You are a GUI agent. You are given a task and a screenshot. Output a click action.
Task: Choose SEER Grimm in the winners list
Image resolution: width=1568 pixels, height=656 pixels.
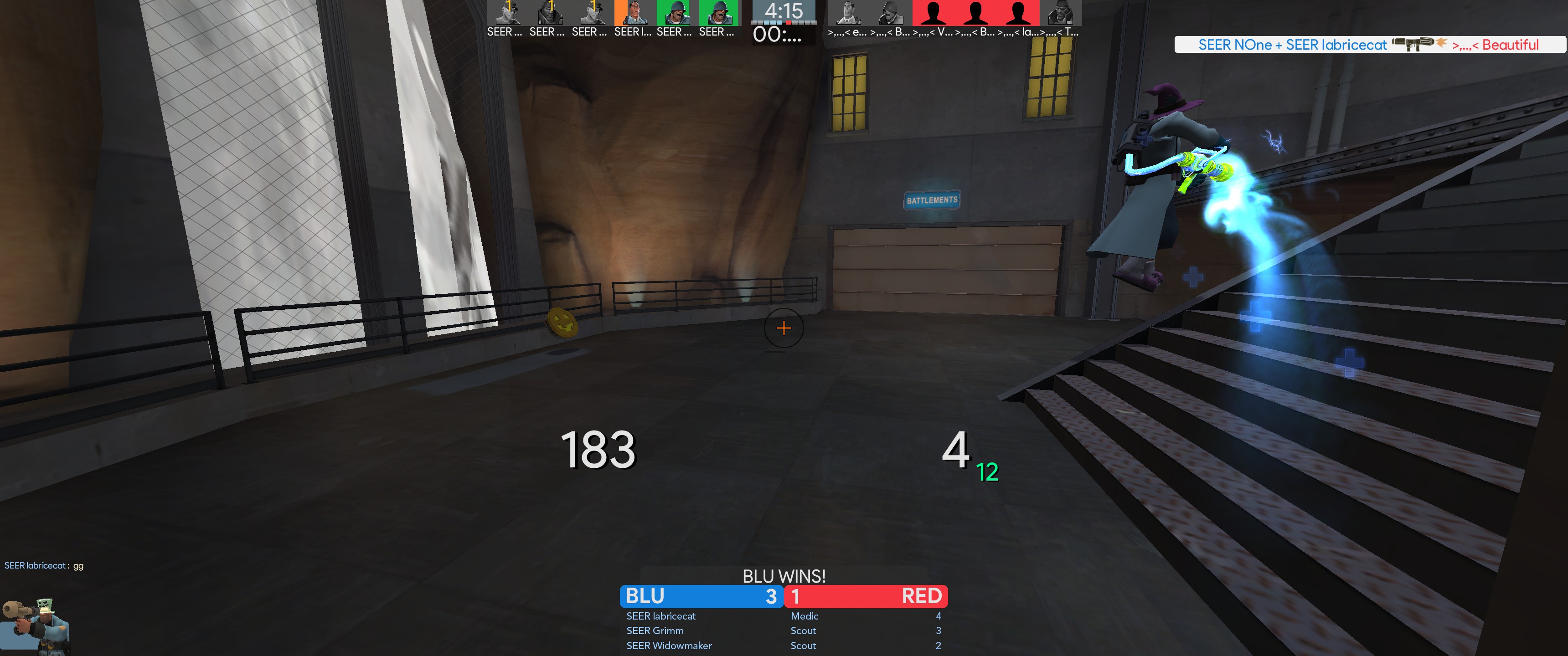click(655, 630)
